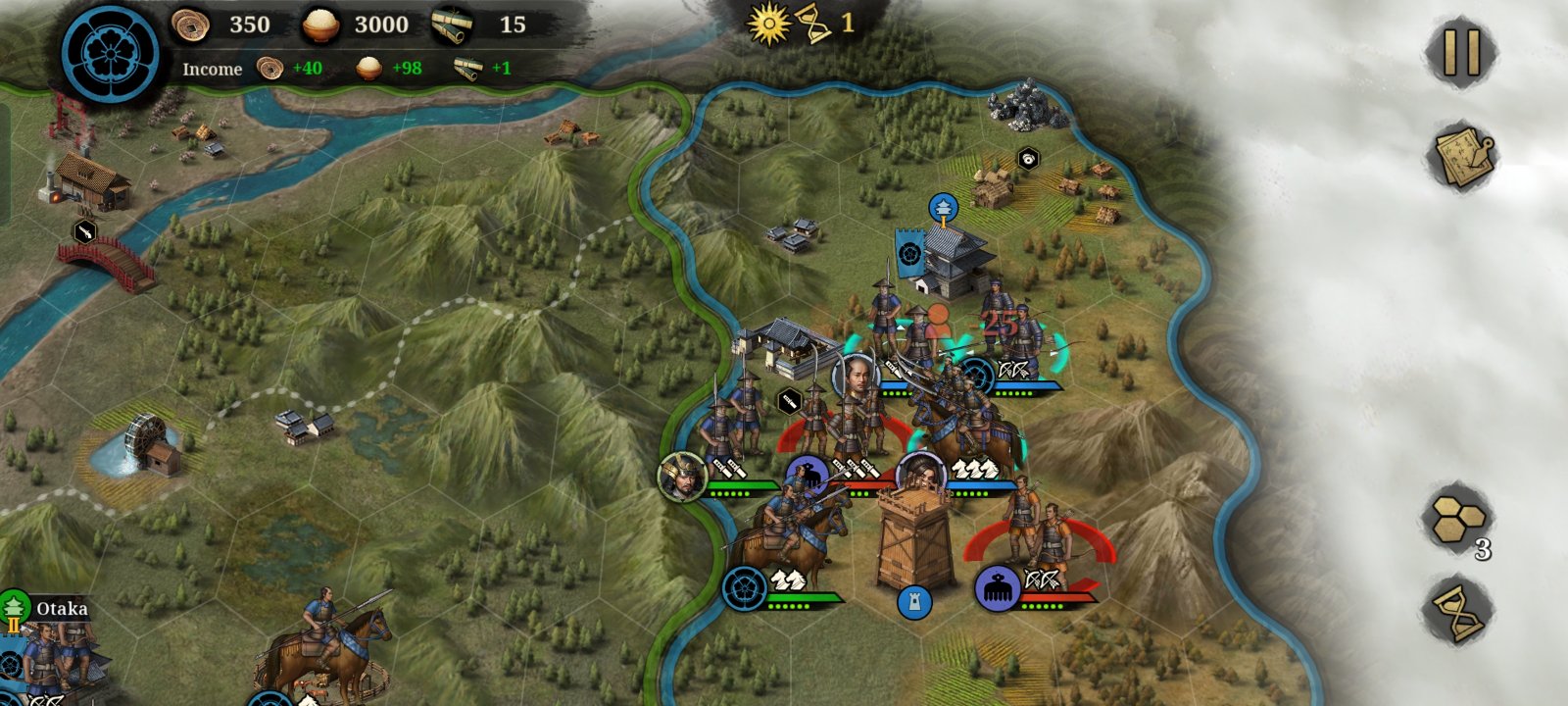Pause the game
Screen dimensions: 1568x706
tap(1461, 51)
